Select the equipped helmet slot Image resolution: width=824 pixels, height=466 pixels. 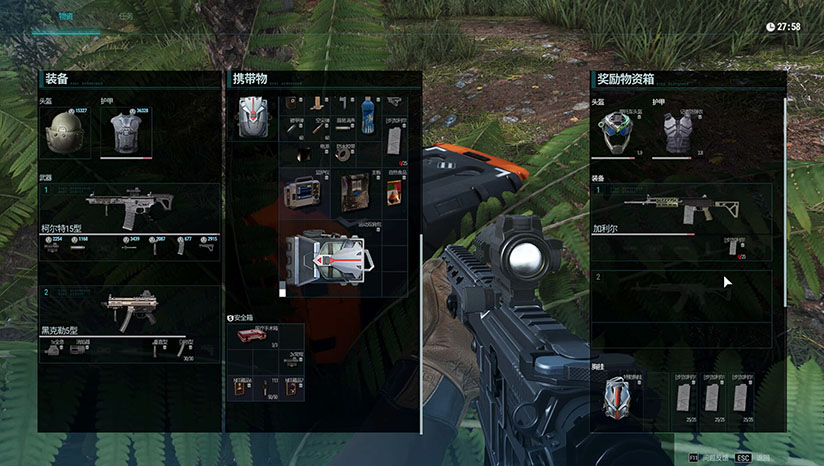point(67,132)
